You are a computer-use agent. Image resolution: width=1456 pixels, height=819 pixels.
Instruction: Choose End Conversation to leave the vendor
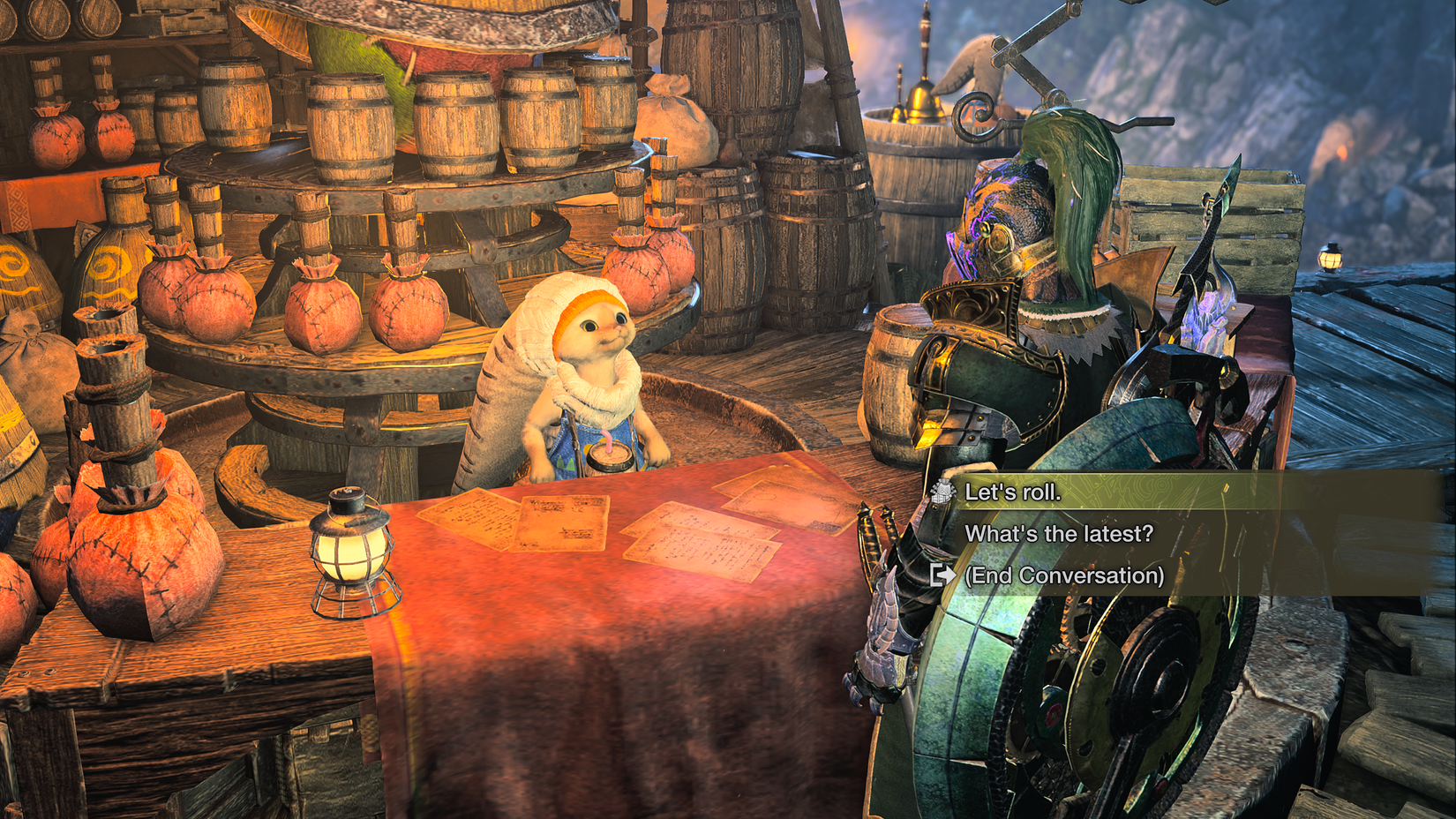click(x=1068, y=574)
